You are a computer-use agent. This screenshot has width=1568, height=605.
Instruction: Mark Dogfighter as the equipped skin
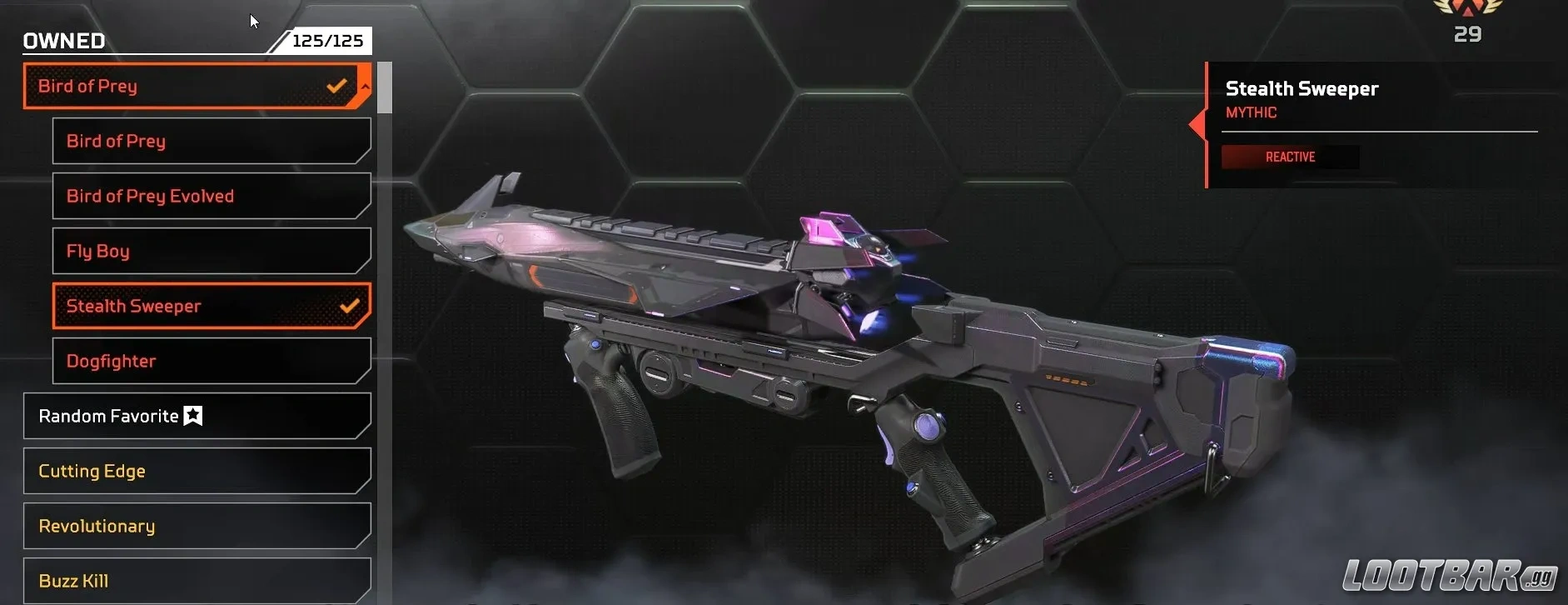tap(211, 361)
